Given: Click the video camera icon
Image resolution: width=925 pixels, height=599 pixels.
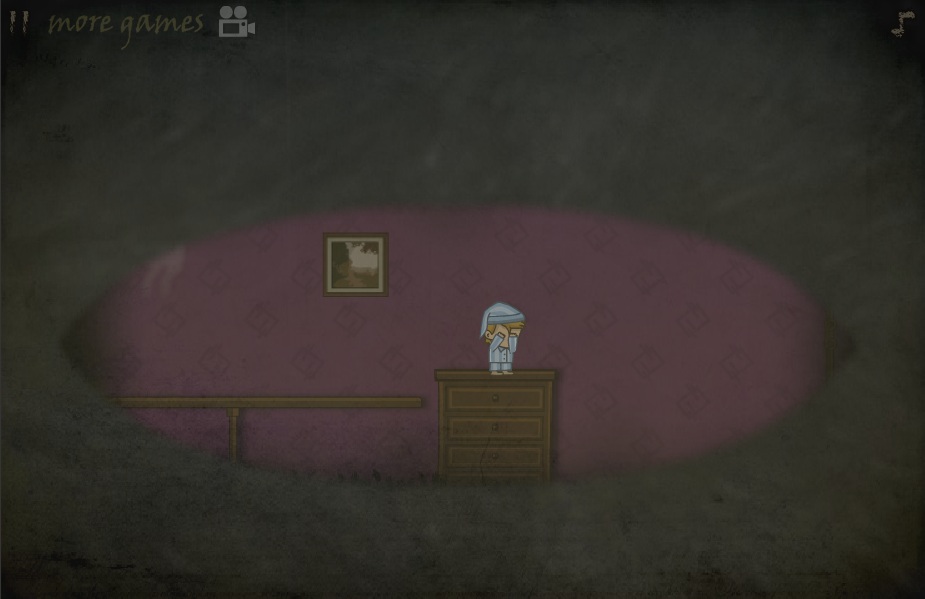Looking at the screenshot, I should [x=236, y=22].
